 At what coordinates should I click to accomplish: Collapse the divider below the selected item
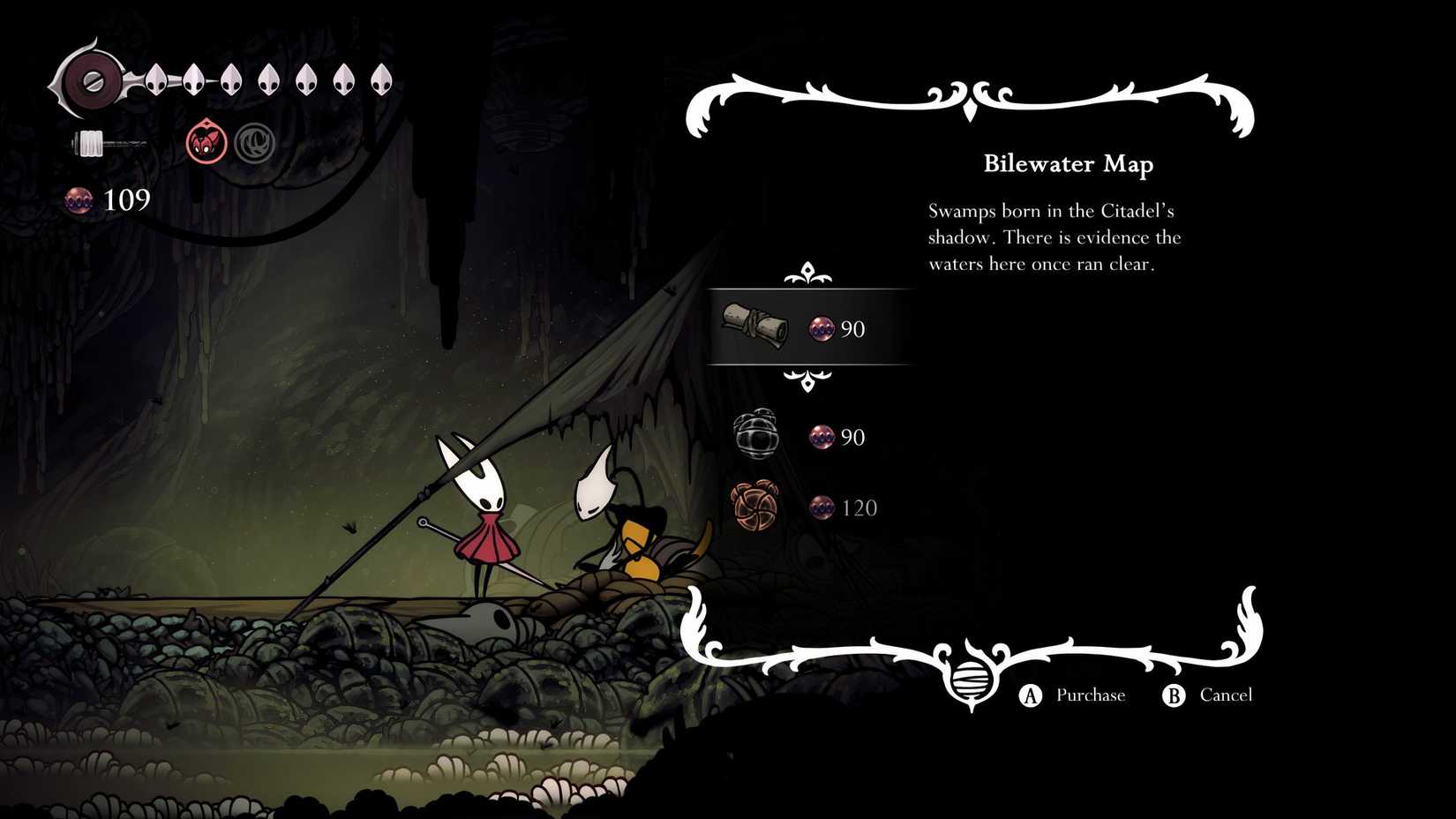(808, 379)
